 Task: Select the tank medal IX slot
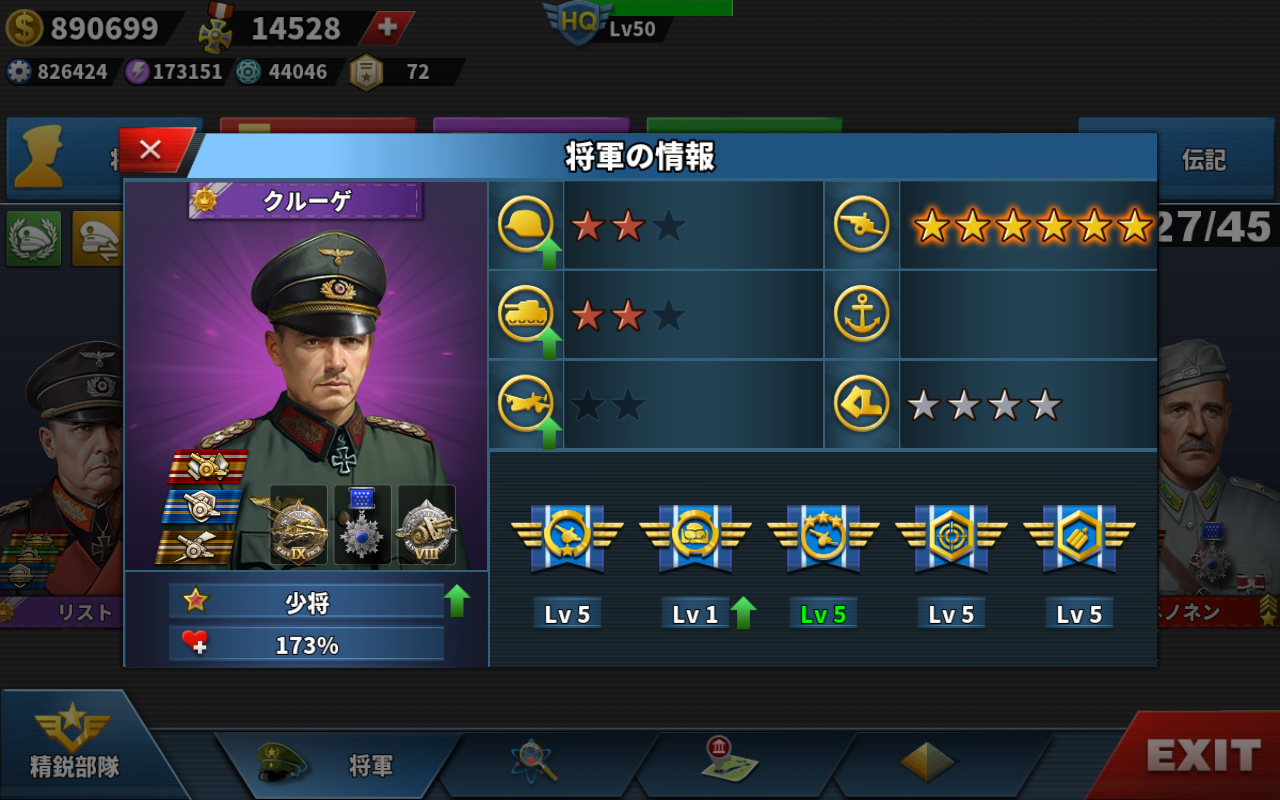[298, 525]
